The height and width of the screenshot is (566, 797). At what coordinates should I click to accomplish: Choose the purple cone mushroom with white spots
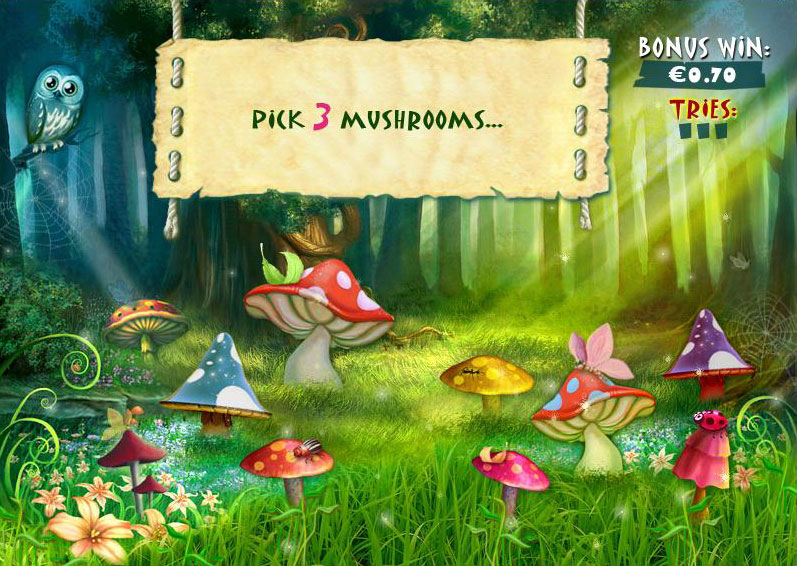(710, 349)
